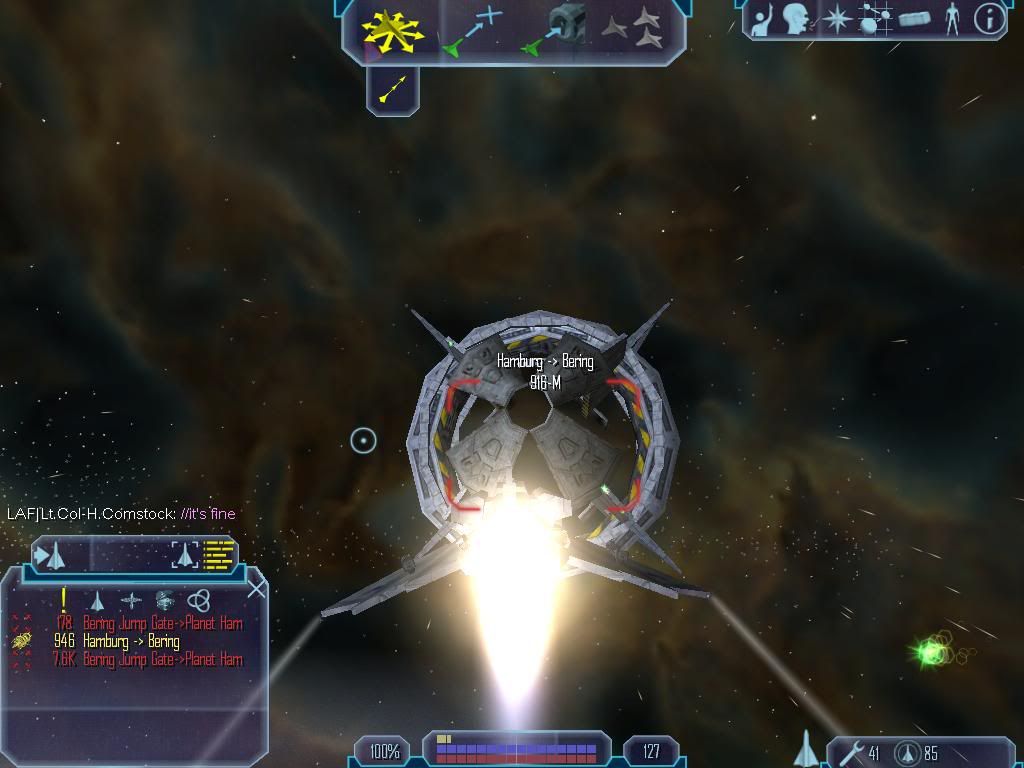
Task: Filter contacts with the interlocked rings icon
Action: (198, 600)
